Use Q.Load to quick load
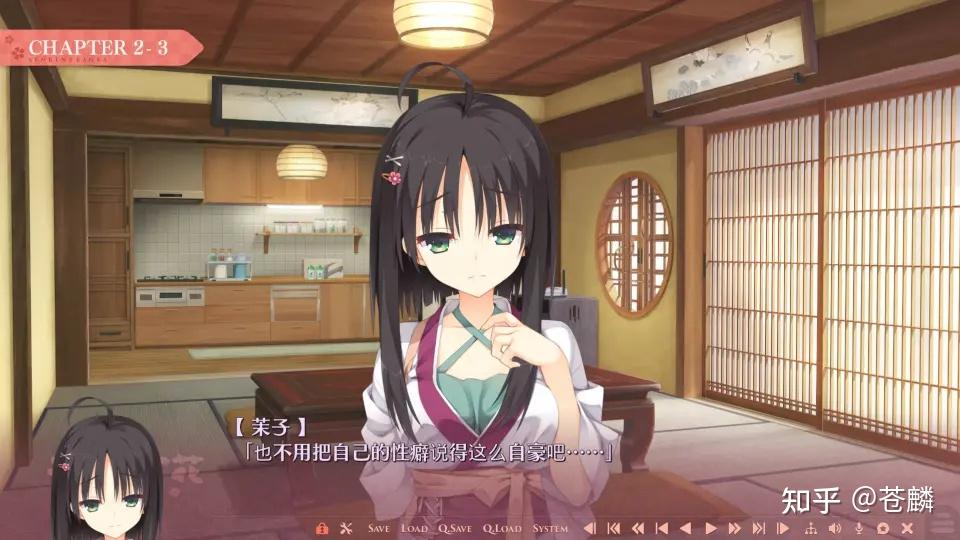The width and height of the screenshot is (960, 540). point(502,528)
